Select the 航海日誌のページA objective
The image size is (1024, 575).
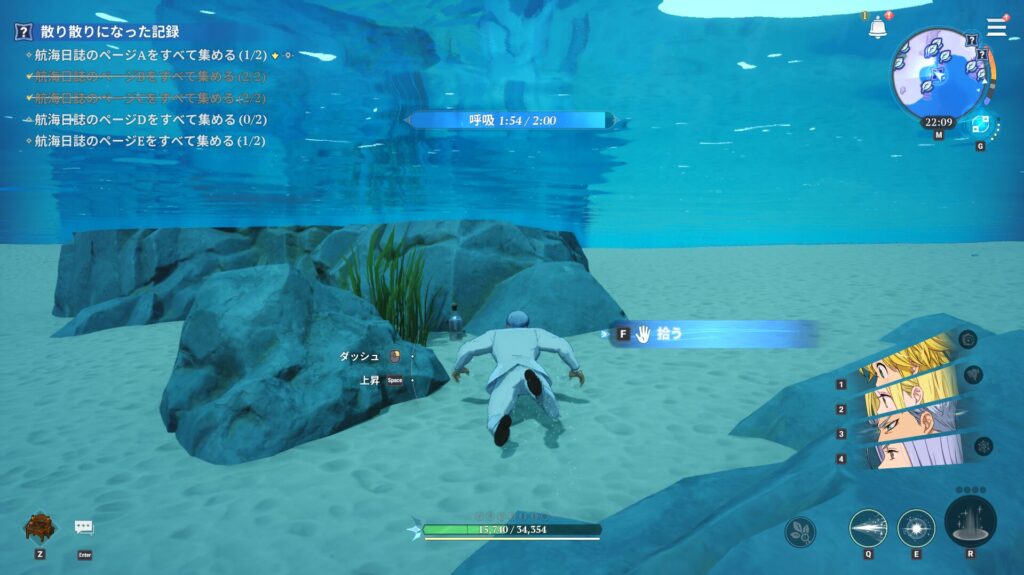[x=149, y=54]
